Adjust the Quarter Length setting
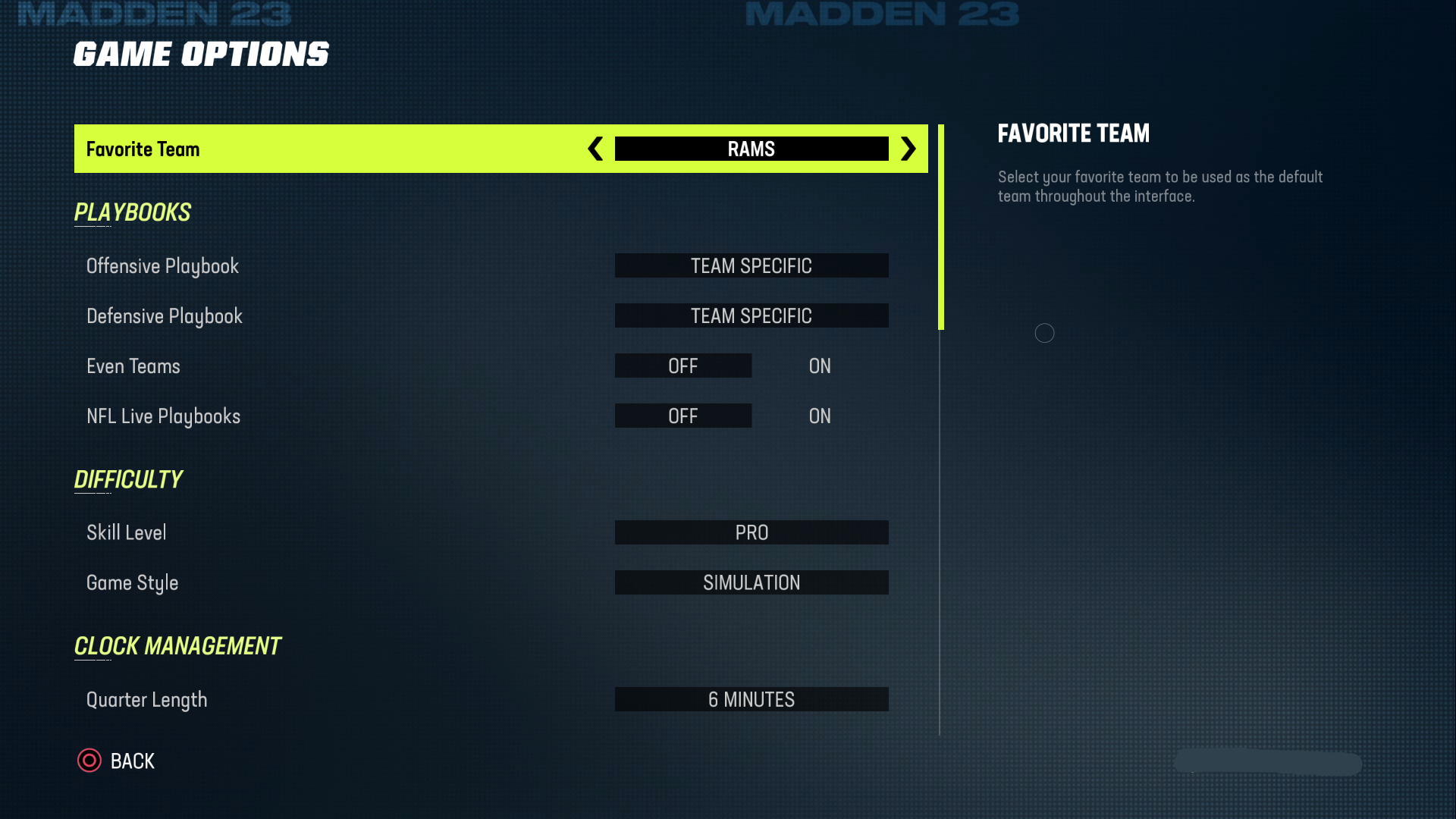1456x819 pixels. tap(752, 699)
